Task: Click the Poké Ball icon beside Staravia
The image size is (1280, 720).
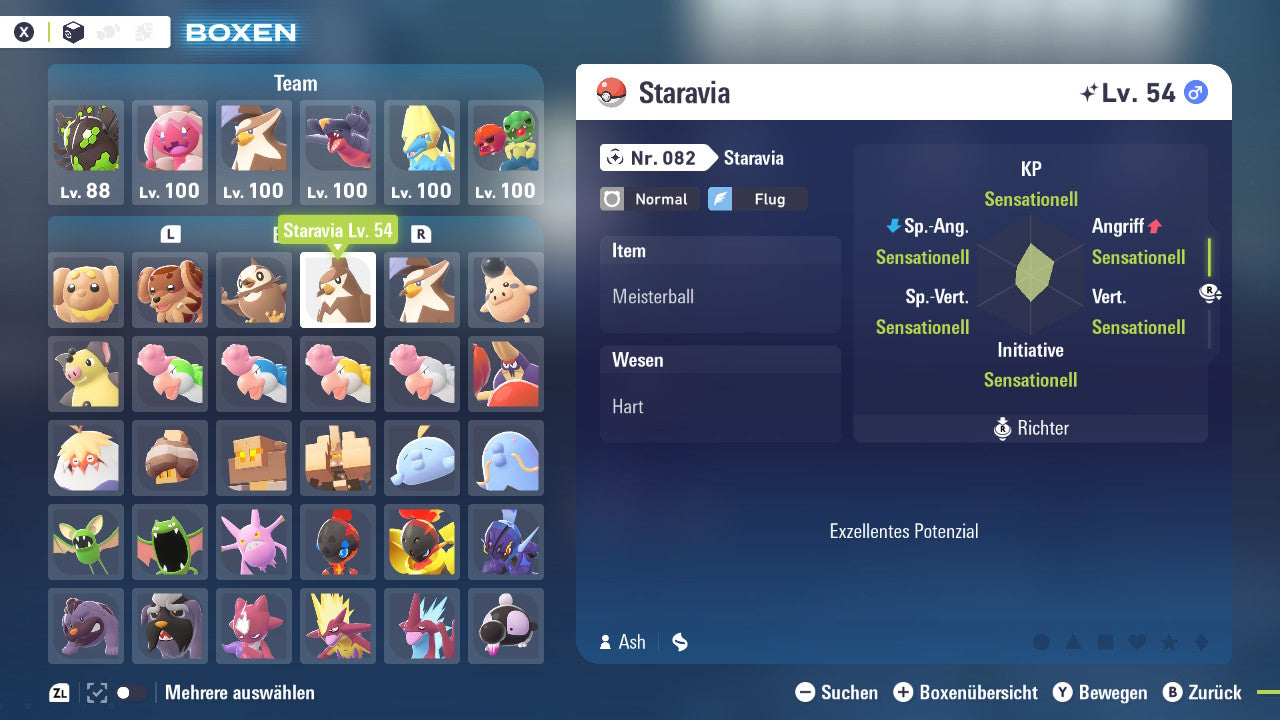Action: click(611, 91)
